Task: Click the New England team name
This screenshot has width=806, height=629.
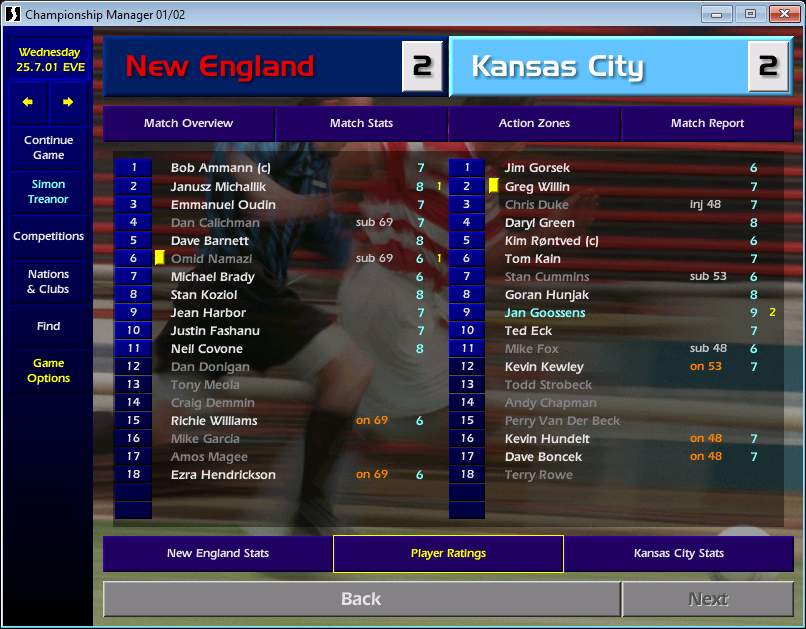Action: 220,67
